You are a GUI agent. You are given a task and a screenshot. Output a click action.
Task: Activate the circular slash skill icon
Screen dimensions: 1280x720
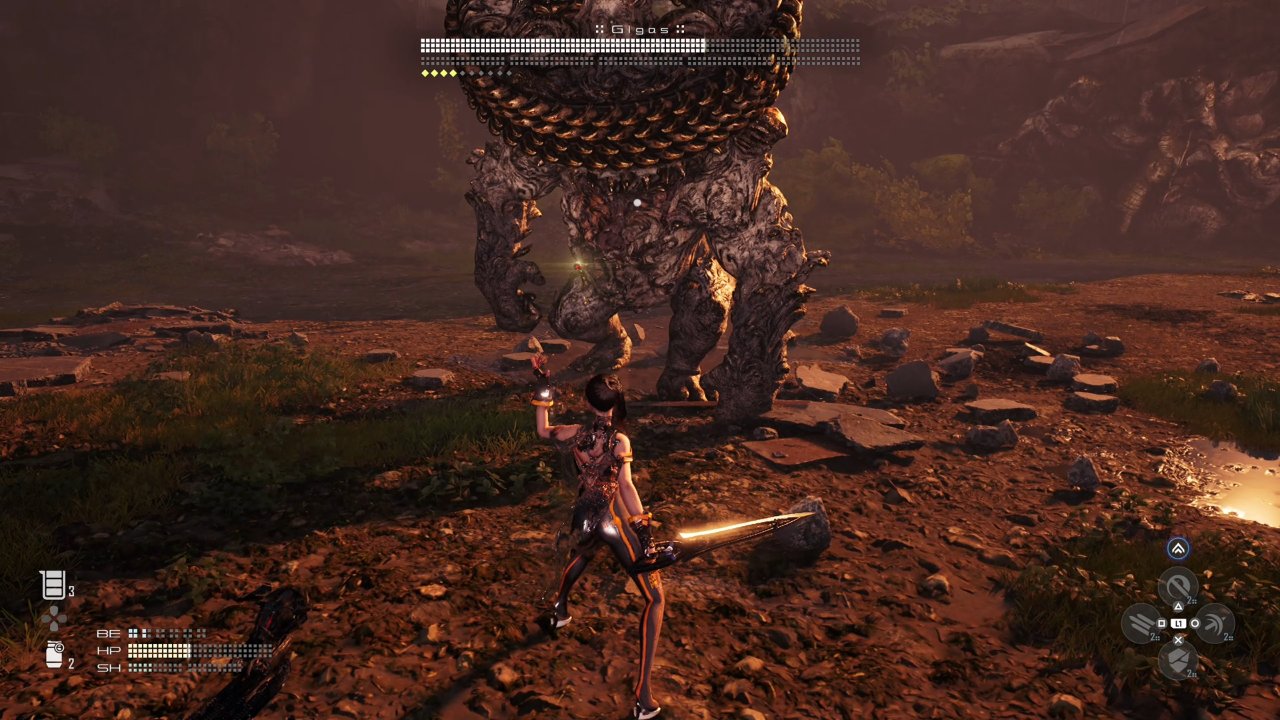pos(1177,587)
